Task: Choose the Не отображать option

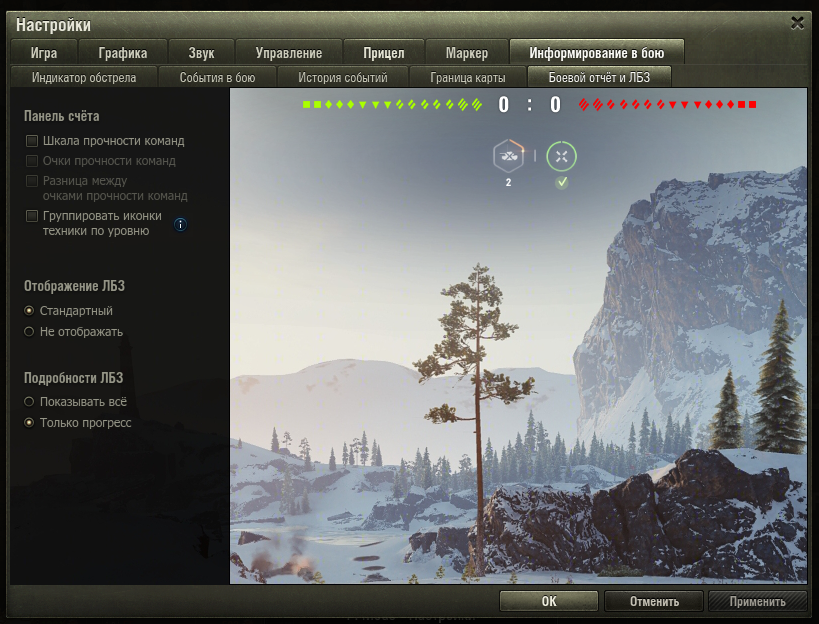Action: coord(30,331)
